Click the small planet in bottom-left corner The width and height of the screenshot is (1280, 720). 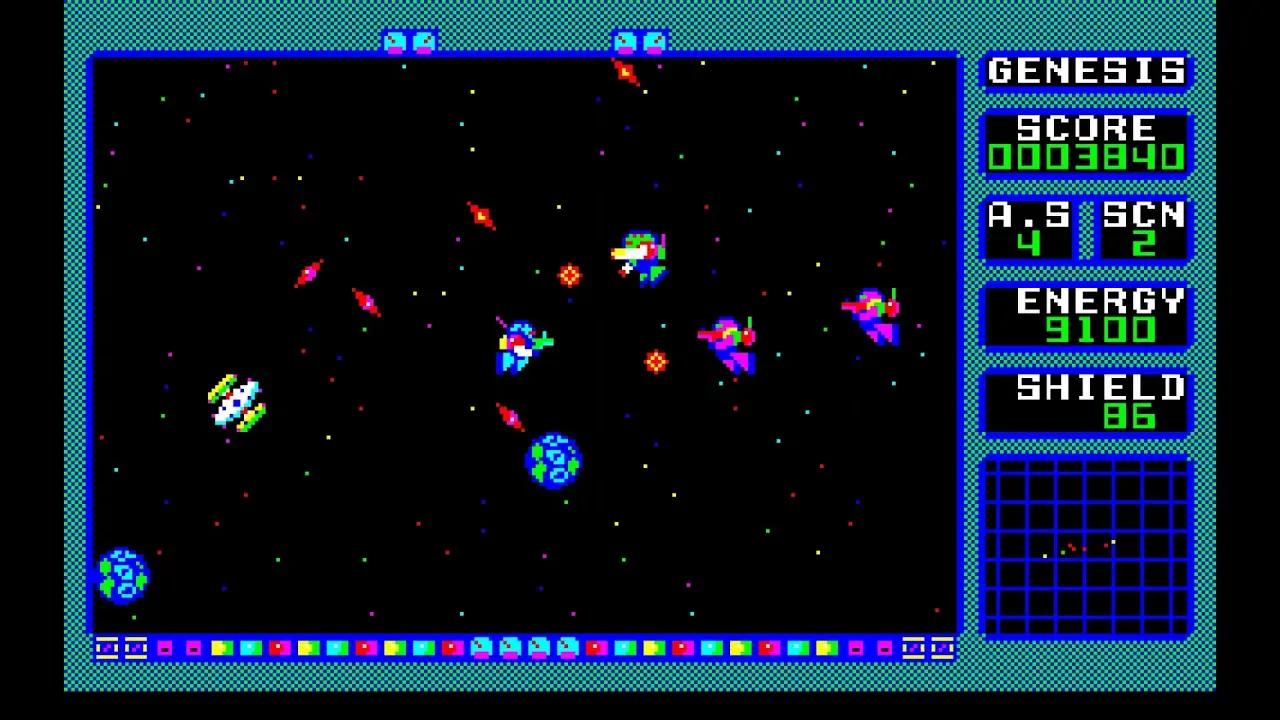pyautogui.click(x=120, y=577)
